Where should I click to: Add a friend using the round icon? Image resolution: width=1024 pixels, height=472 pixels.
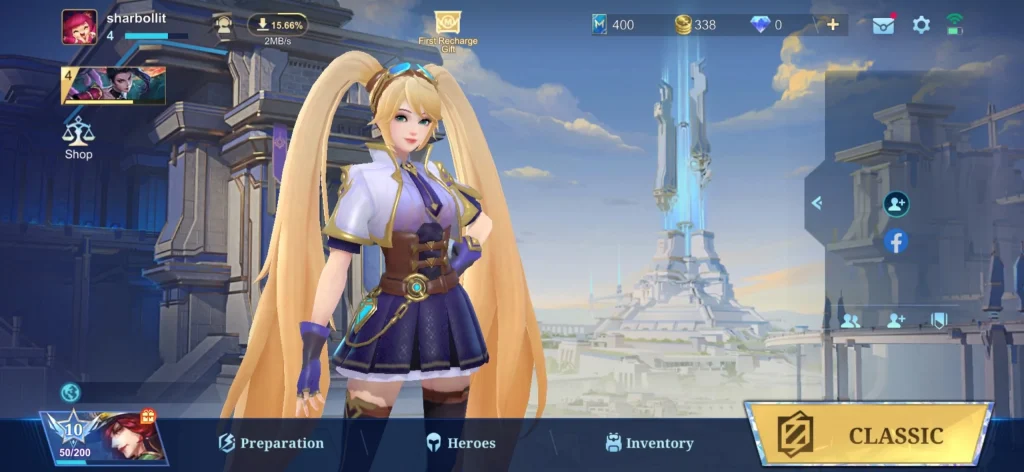coord(896,204)
